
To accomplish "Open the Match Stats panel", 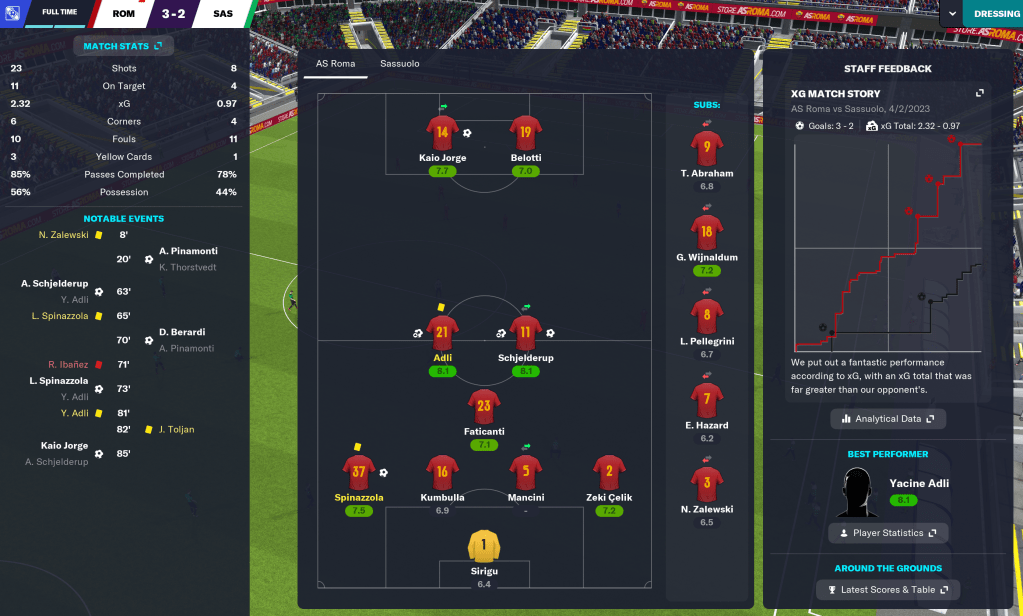I will tap(123, 46).
